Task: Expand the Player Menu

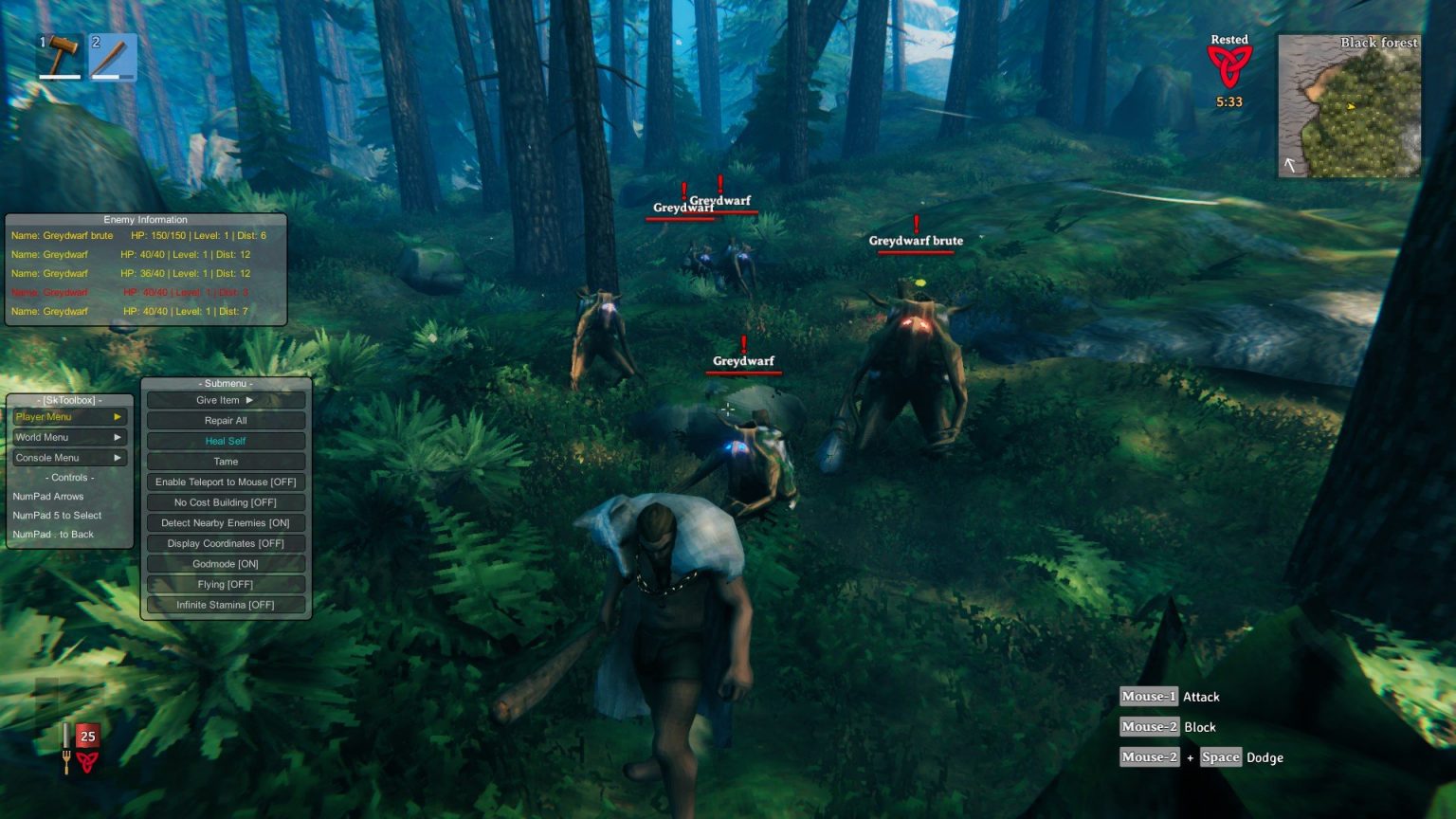Action: (68, 416)
